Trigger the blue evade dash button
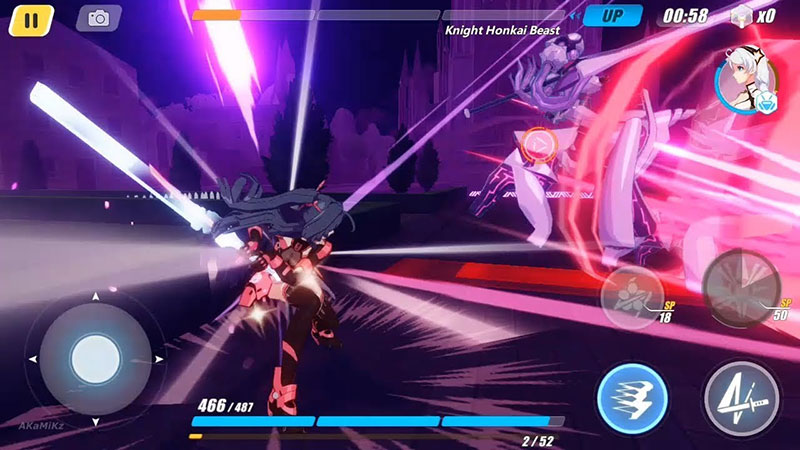800x450 pixels. [x=632, y=398]
